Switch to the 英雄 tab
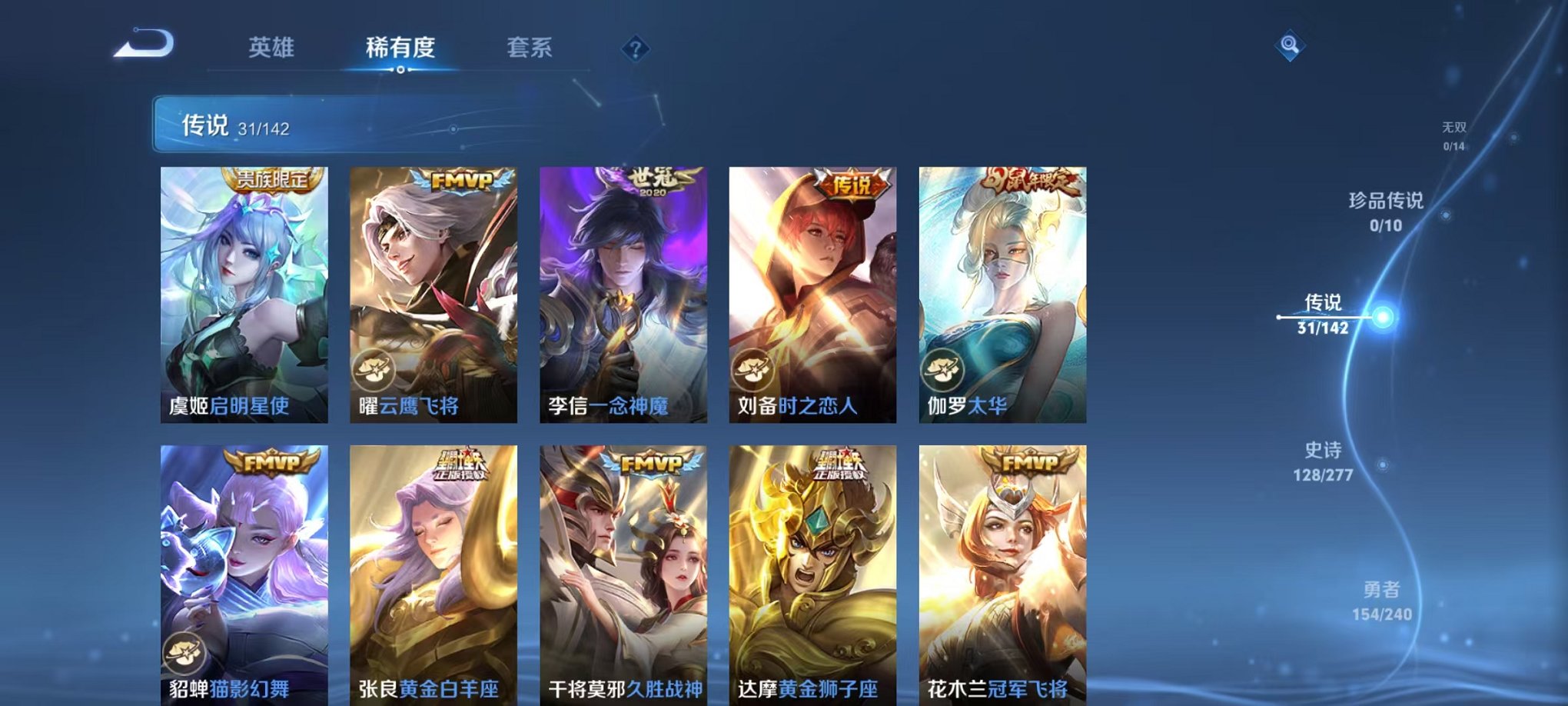Screen dimensions: 1568x706 (273, 46)
